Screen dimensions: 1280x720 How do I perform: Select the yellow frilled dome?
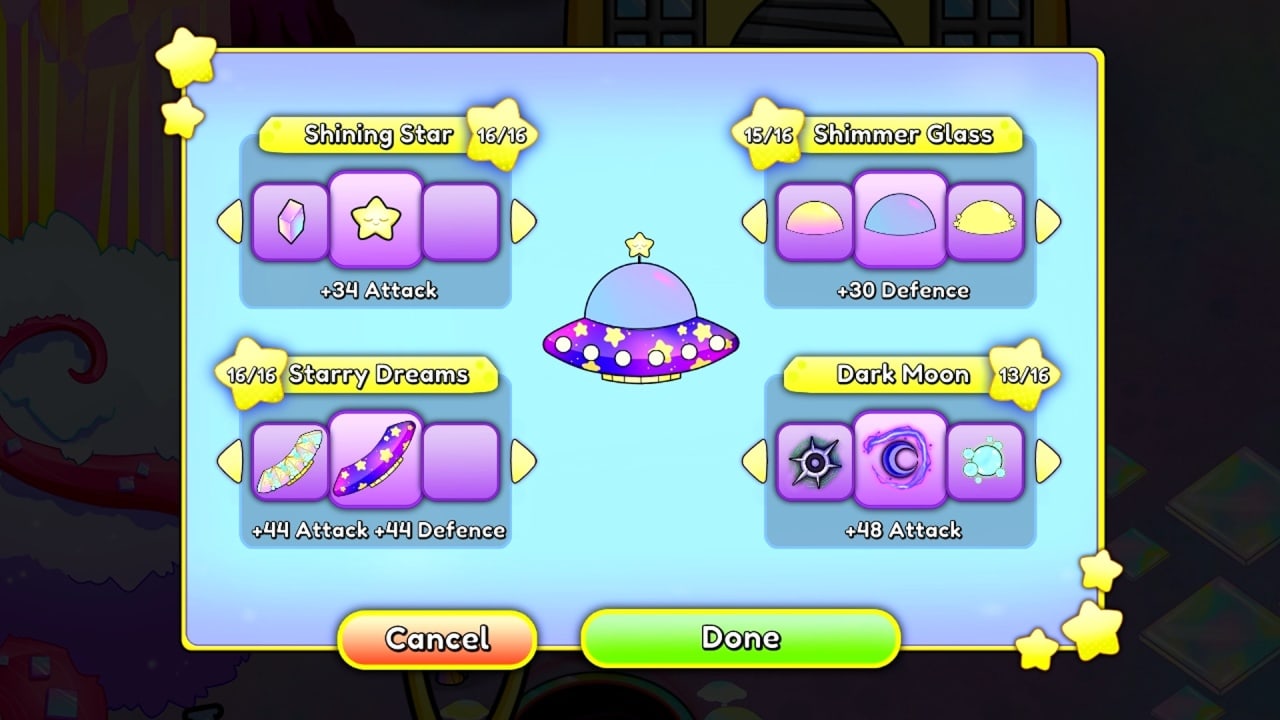click(x=985, y=221)
